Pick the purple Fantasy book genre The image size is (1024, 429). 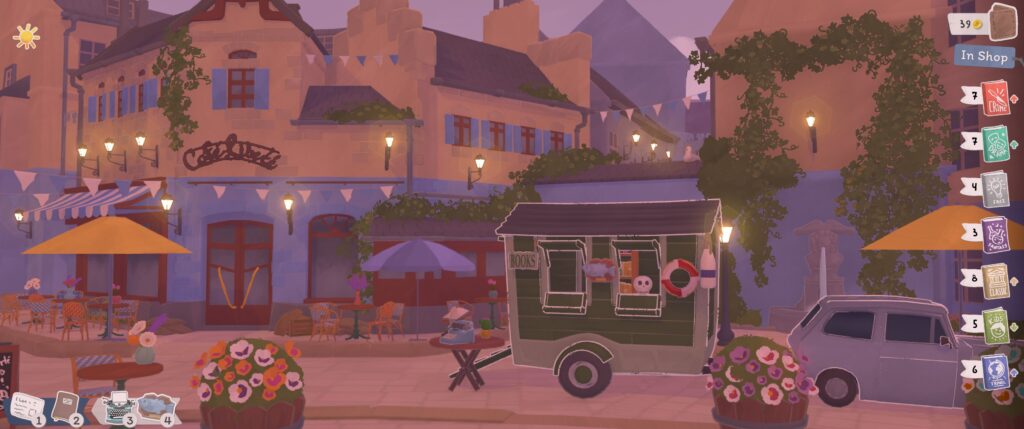point(995,234)
